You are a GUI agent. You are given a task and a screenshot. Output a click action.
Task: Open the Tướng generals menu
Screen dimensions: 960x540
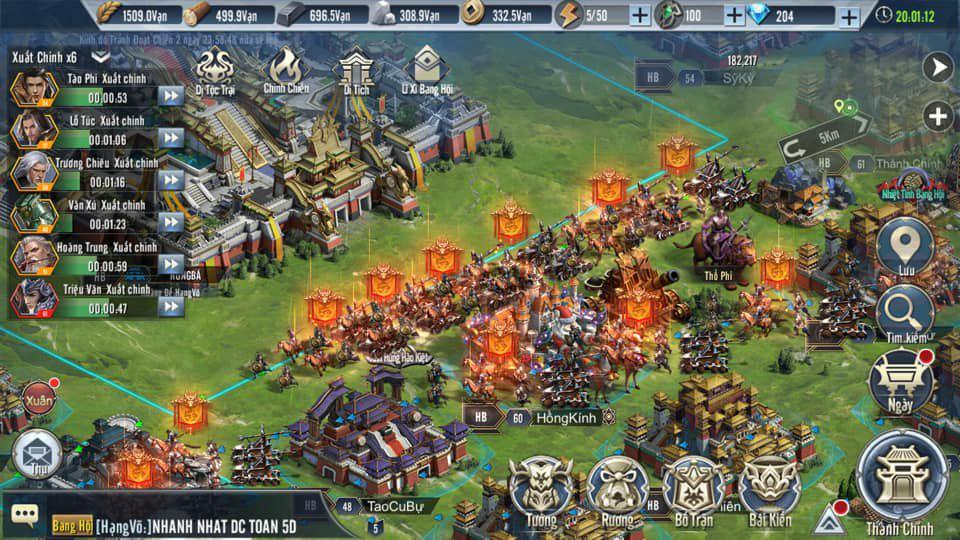tap(542, 489)
